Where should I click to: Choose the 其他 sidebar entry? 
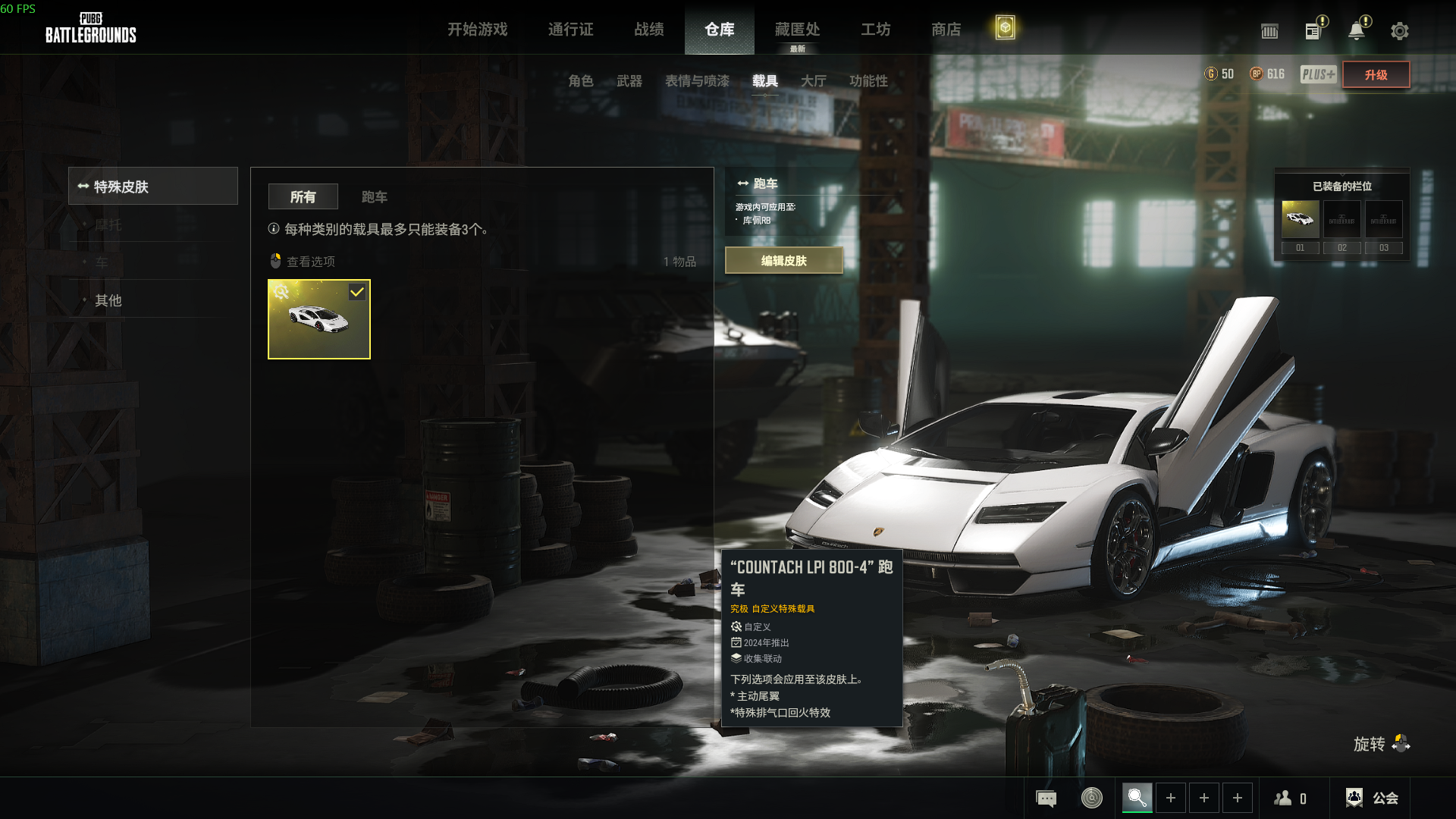[x=108, y=300]
